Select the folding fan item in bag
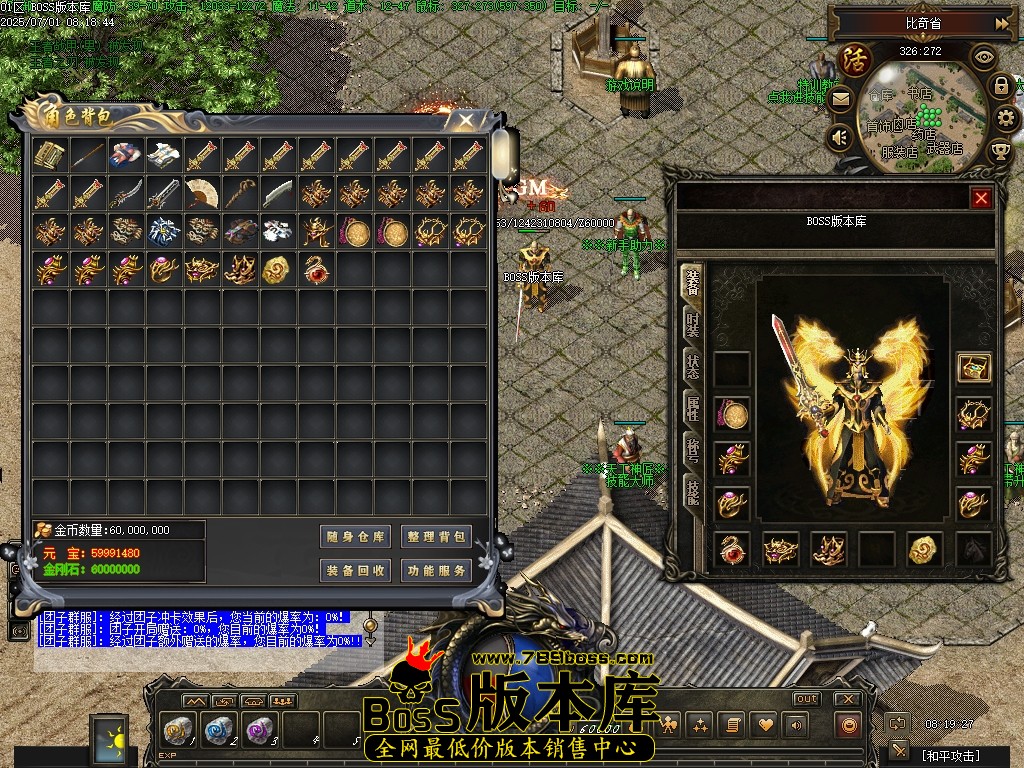This screenshot has width=1024, height=768. point(202,193)
